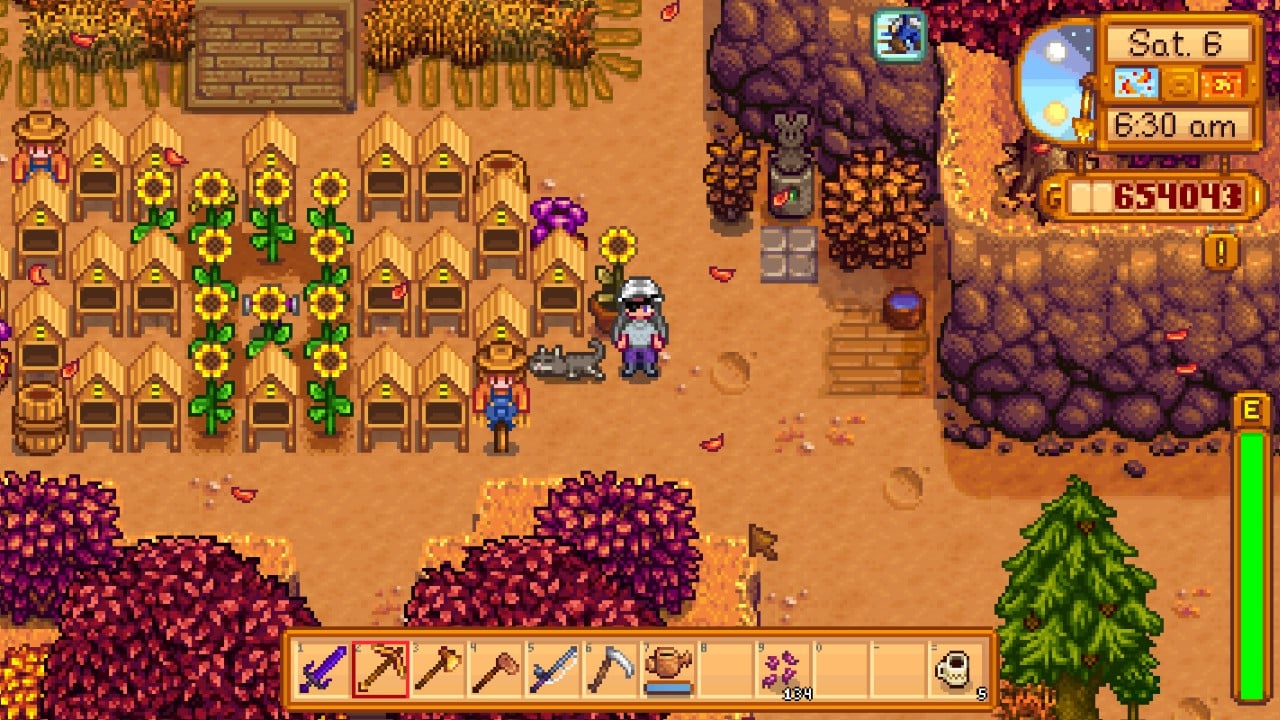Select the coffee cup slot
Screen dimensions: 1280x720
(x=955, y=669)
